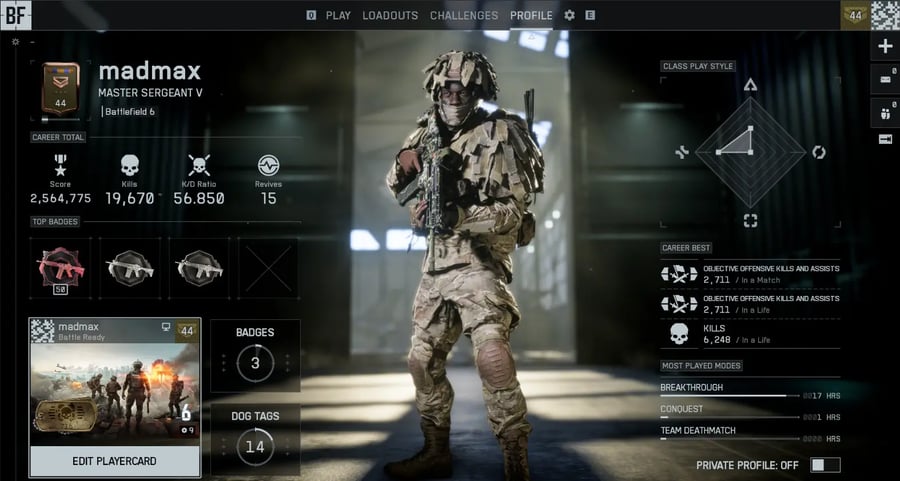Click the plus icon in the right sidebar

(x=885, y=46)
